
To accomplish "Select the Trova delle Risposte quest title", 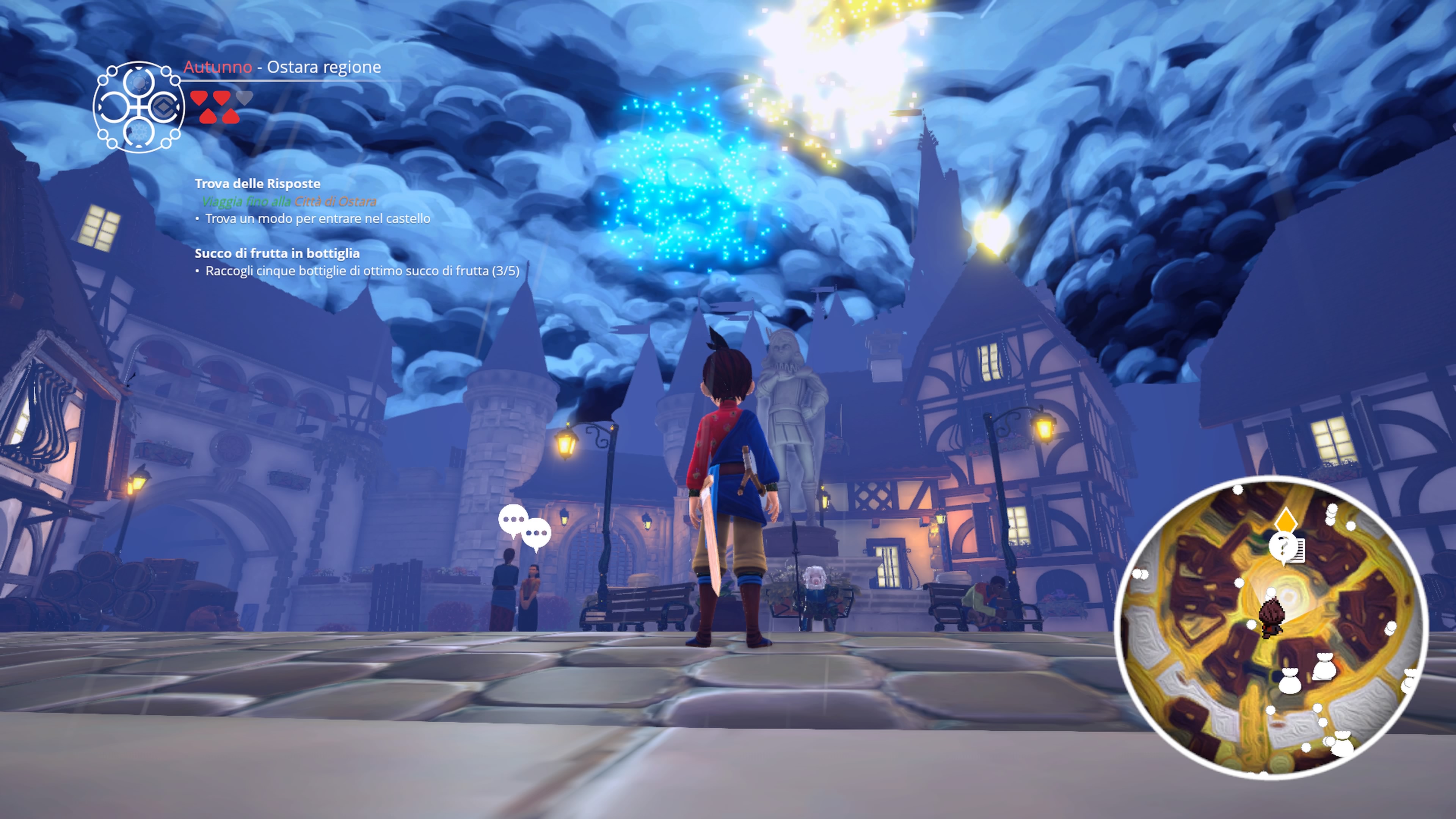I will tap(257, 184).
